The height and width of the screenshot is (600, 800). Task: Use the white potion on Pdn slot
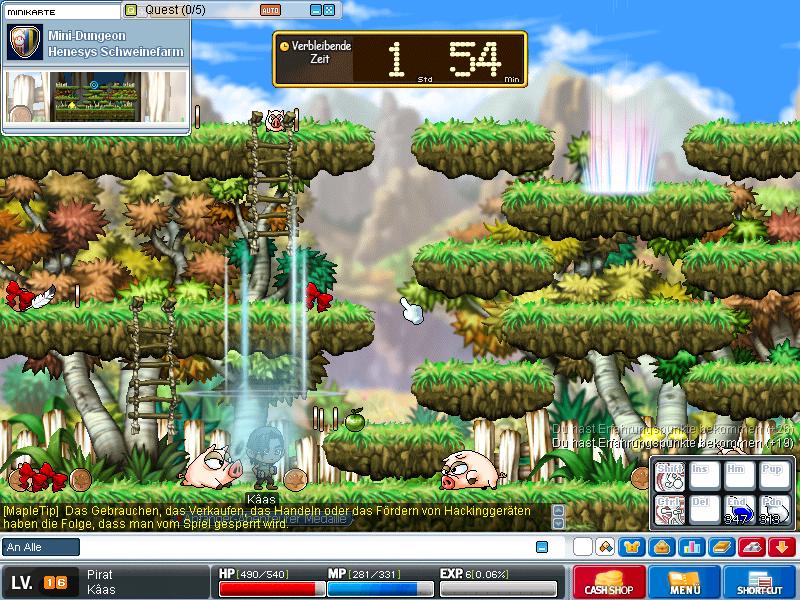[x=773, y=511]
